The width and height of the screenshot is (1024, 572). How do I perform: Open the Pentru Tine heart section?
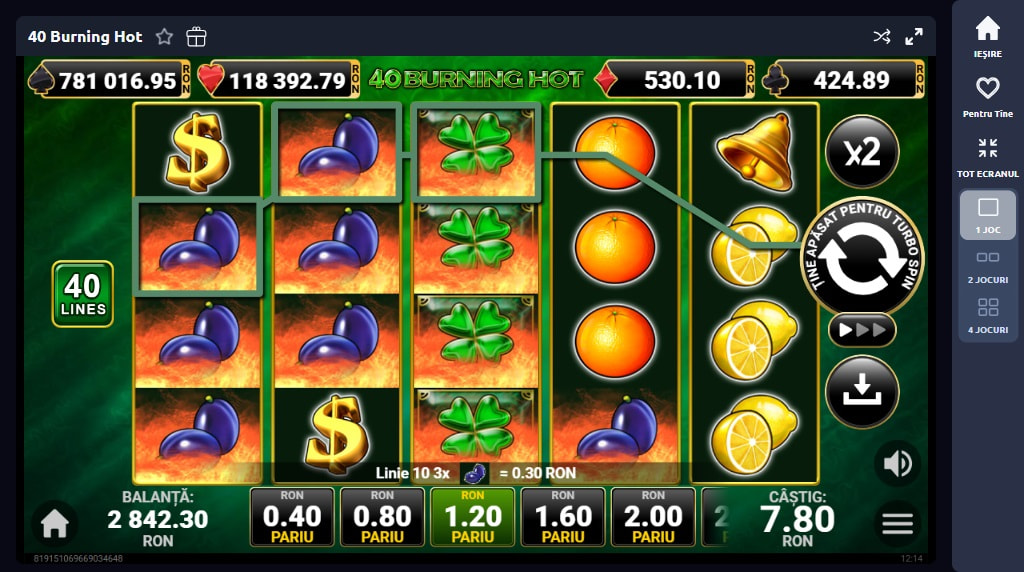(x=987, y=97)
